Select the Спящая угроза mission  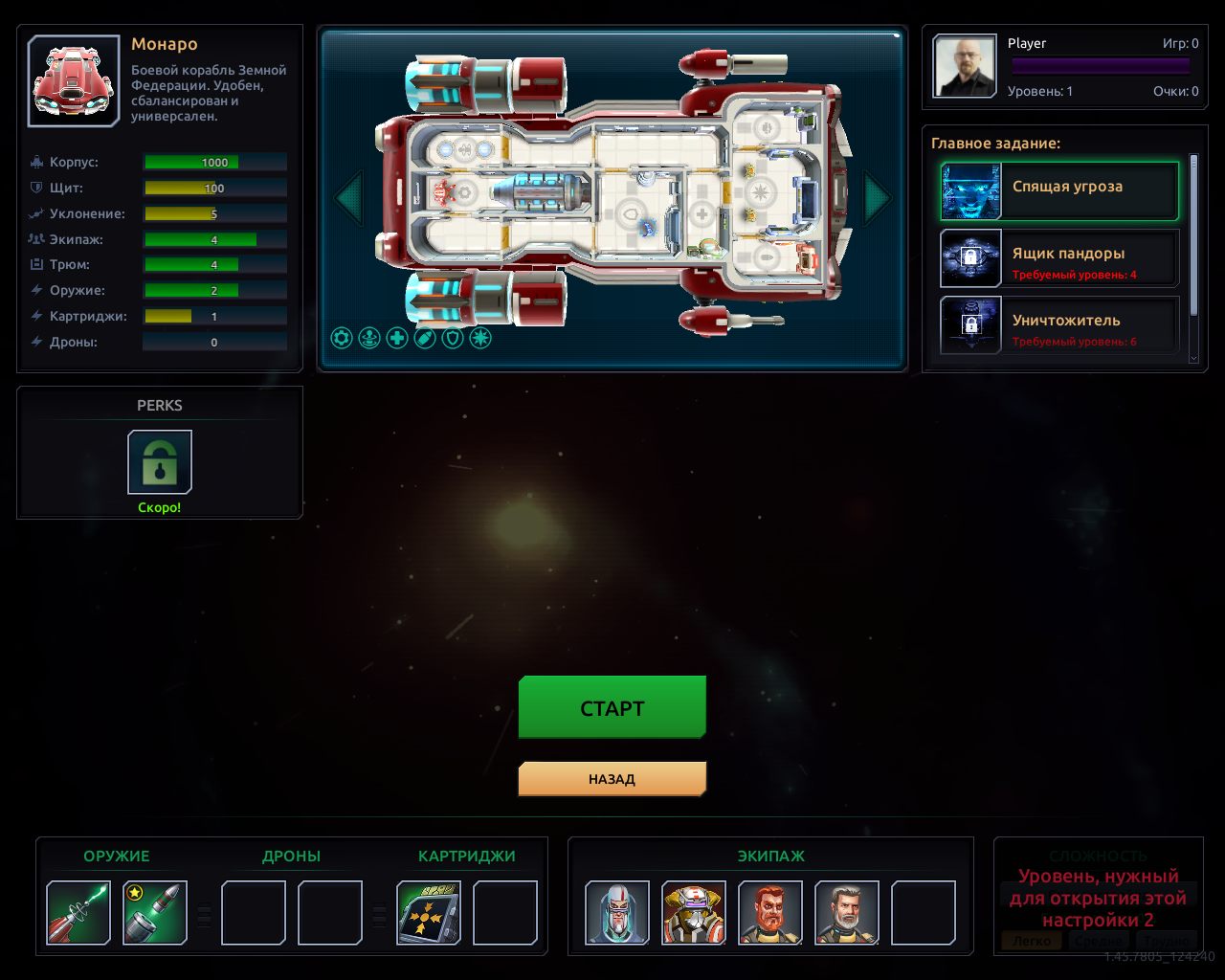pyautogui.click(x=1059, y=191)
